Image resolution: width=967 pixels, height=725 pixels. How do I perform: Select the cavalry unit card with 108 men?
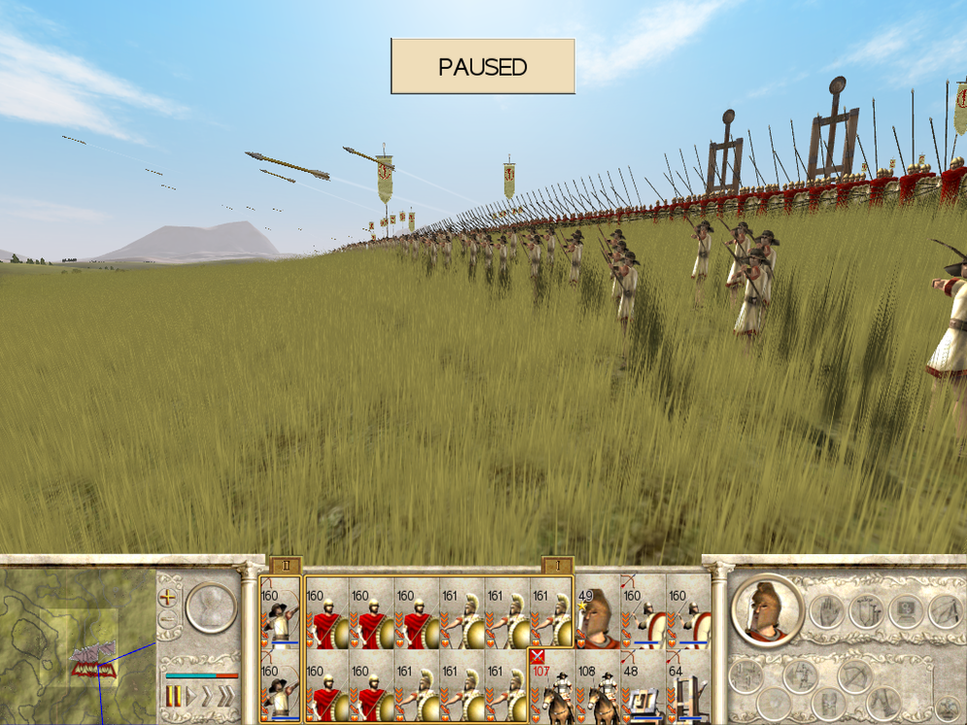click(x=597, y=686)
